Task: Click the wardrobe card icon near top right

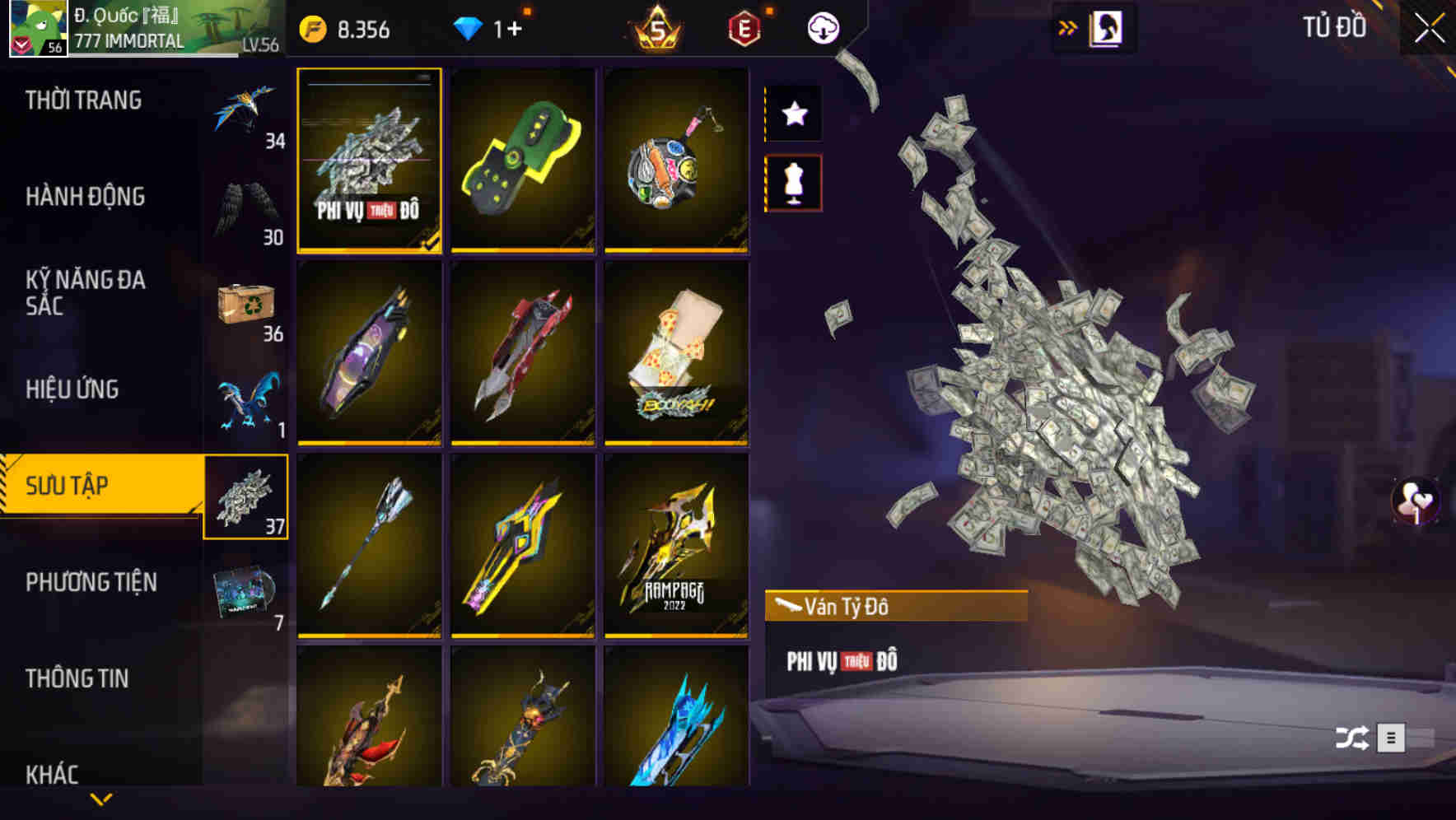Action: point(1108,27)
